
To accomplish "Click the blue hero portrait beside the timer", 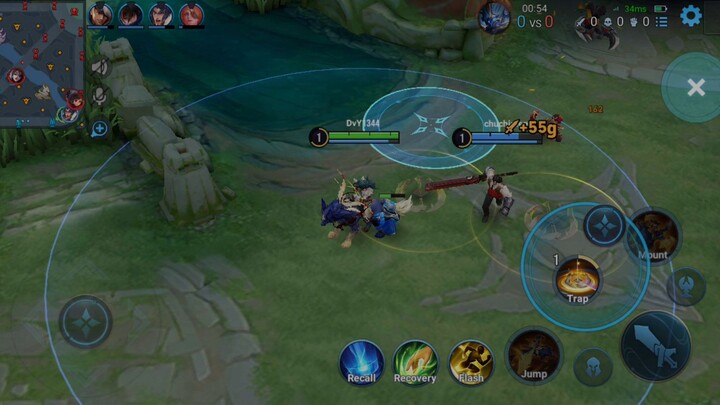I will [x=493, y=17].
